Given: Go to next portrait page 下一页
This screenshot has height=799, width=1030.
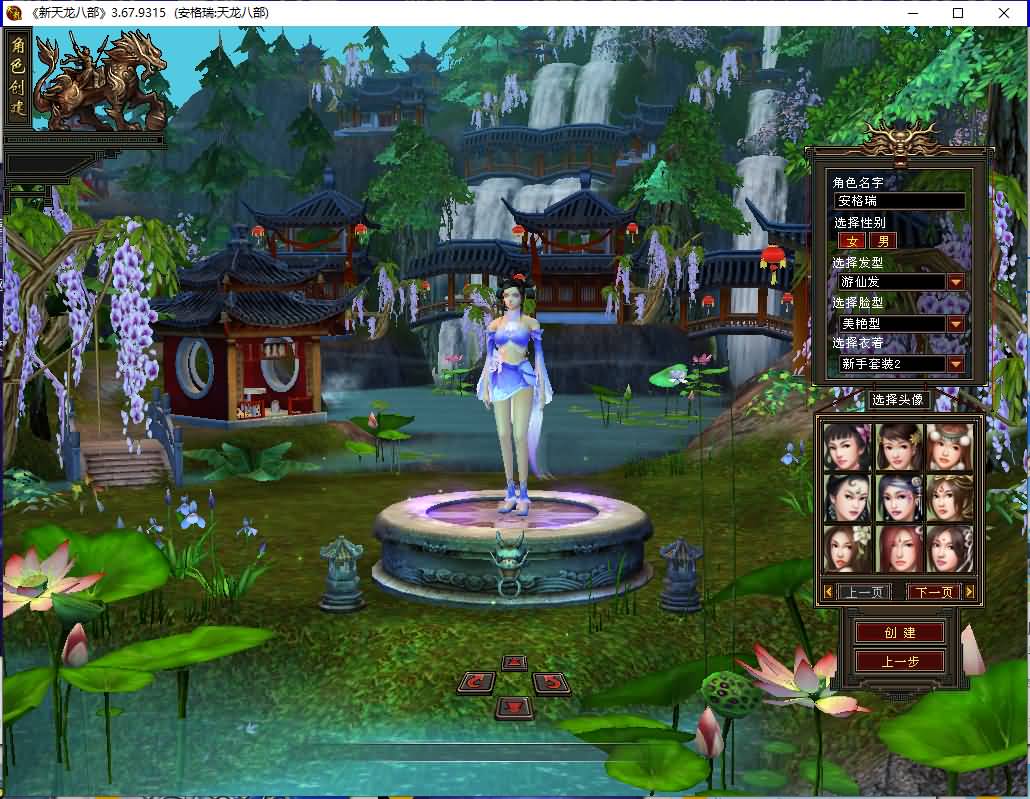Looking at the screenshot, I should pos(933,592).
